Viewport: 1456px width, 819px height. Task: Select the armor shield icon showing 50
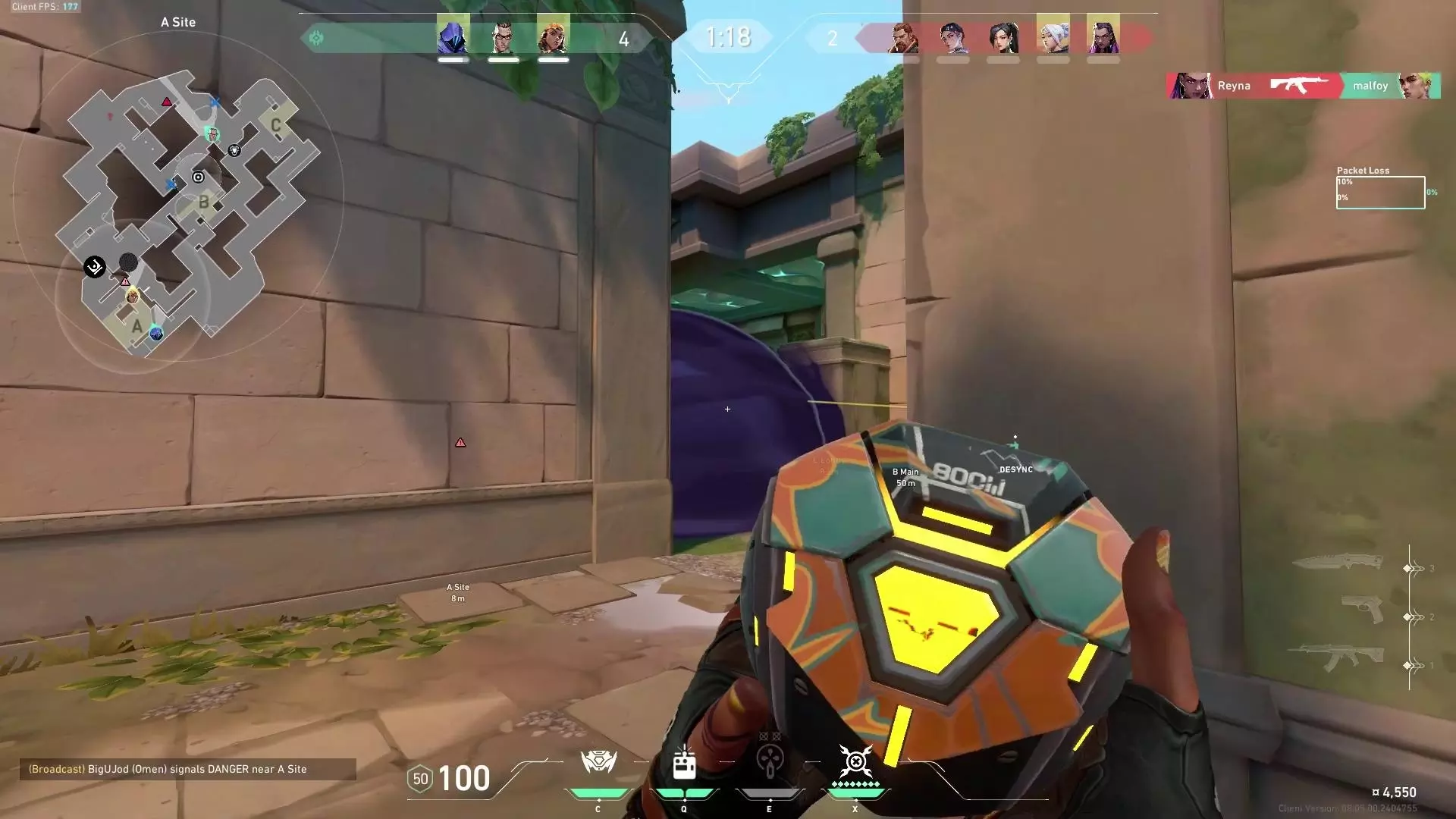(420, 778)
